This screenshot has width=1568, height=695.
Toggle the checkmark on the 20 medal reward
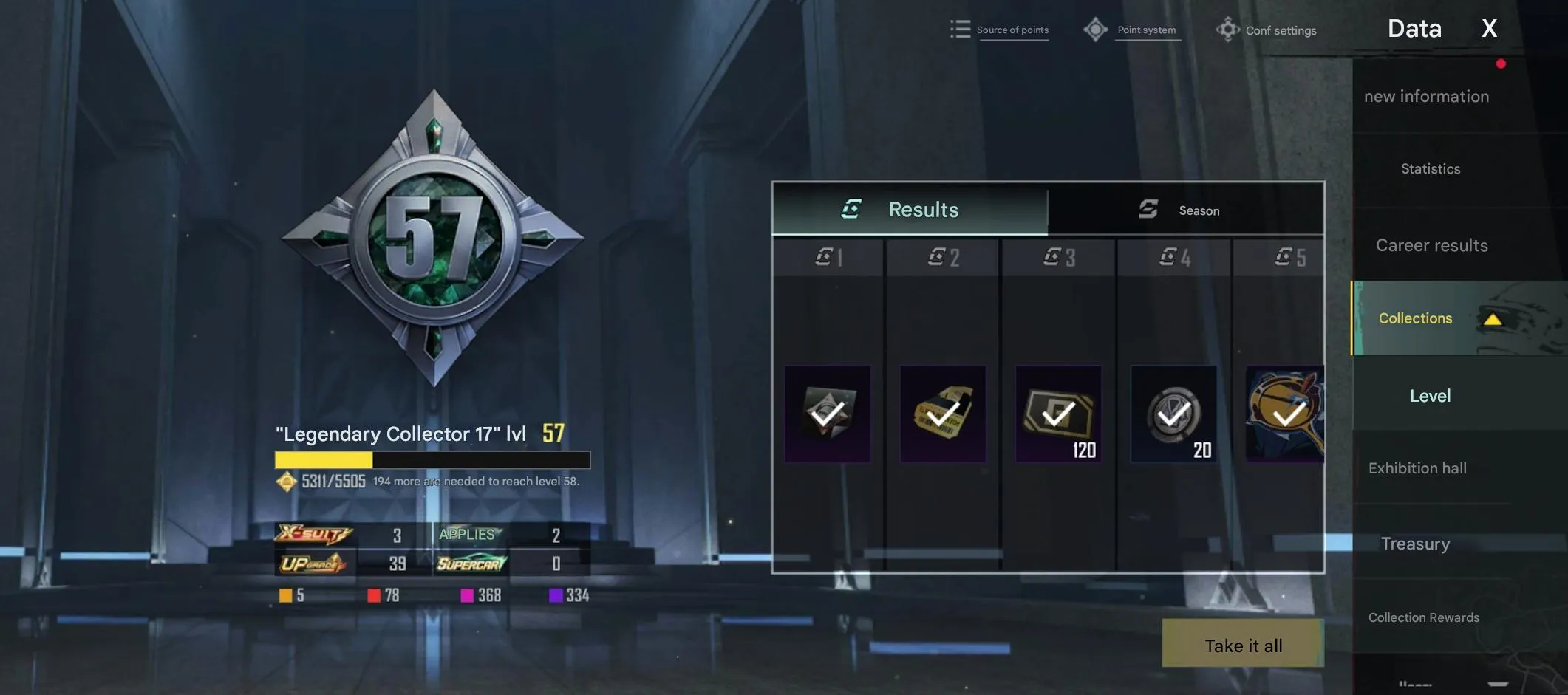(x=1173, y=414)
